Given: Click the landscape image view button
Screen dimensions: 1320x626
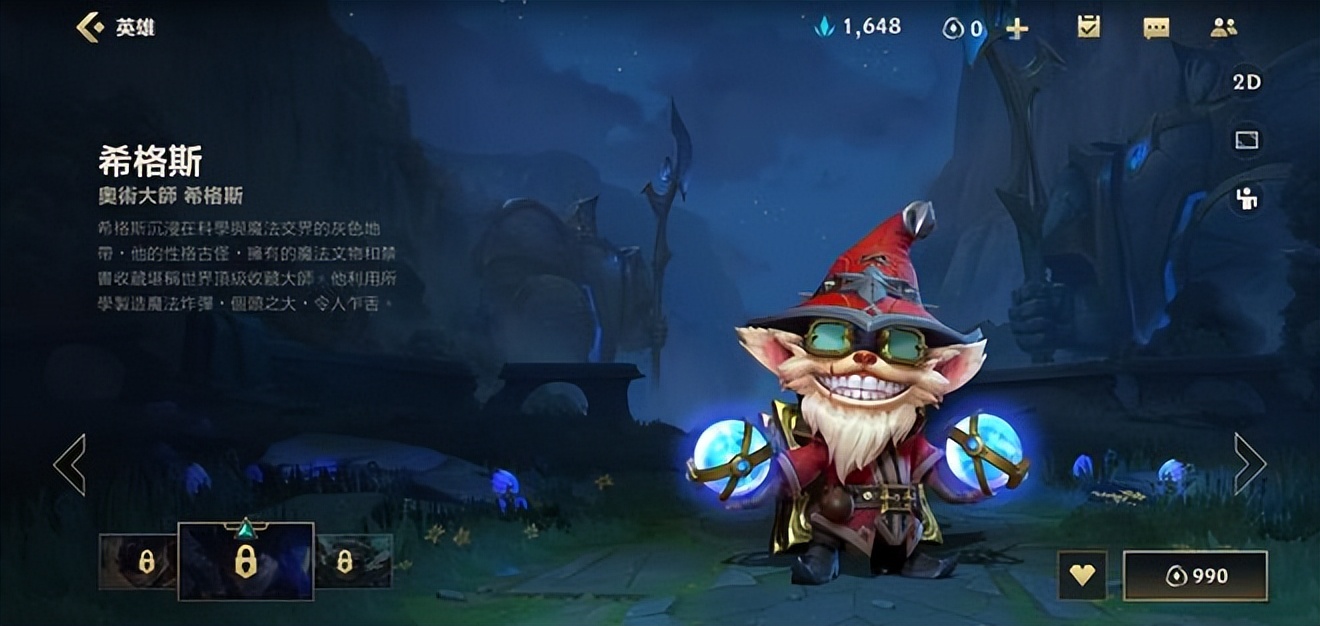Looking at the screenshot, I should click(1246, 141).
